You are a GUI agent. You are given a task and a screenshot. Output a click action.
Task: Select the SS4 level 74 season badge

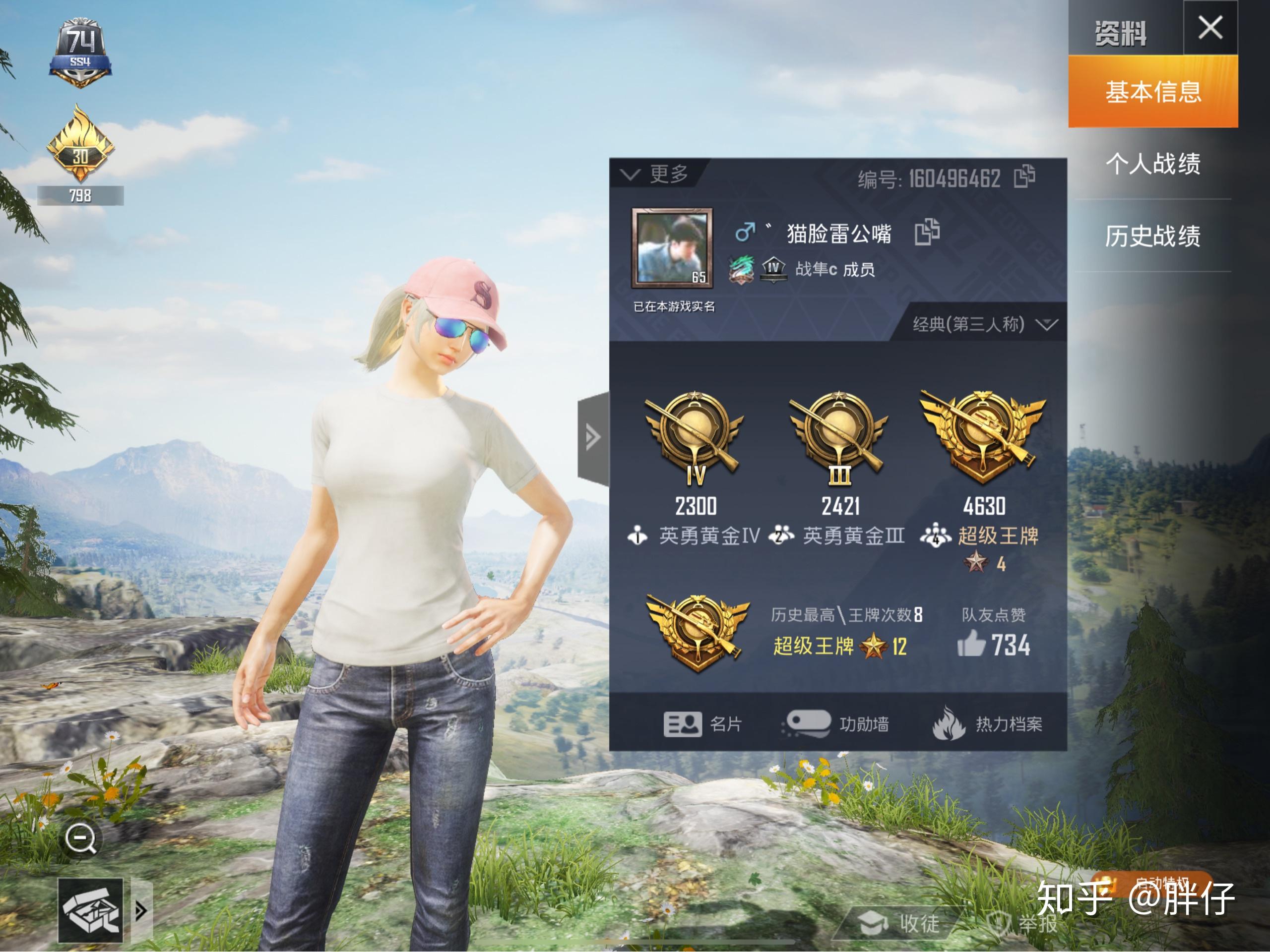(80, 53)
